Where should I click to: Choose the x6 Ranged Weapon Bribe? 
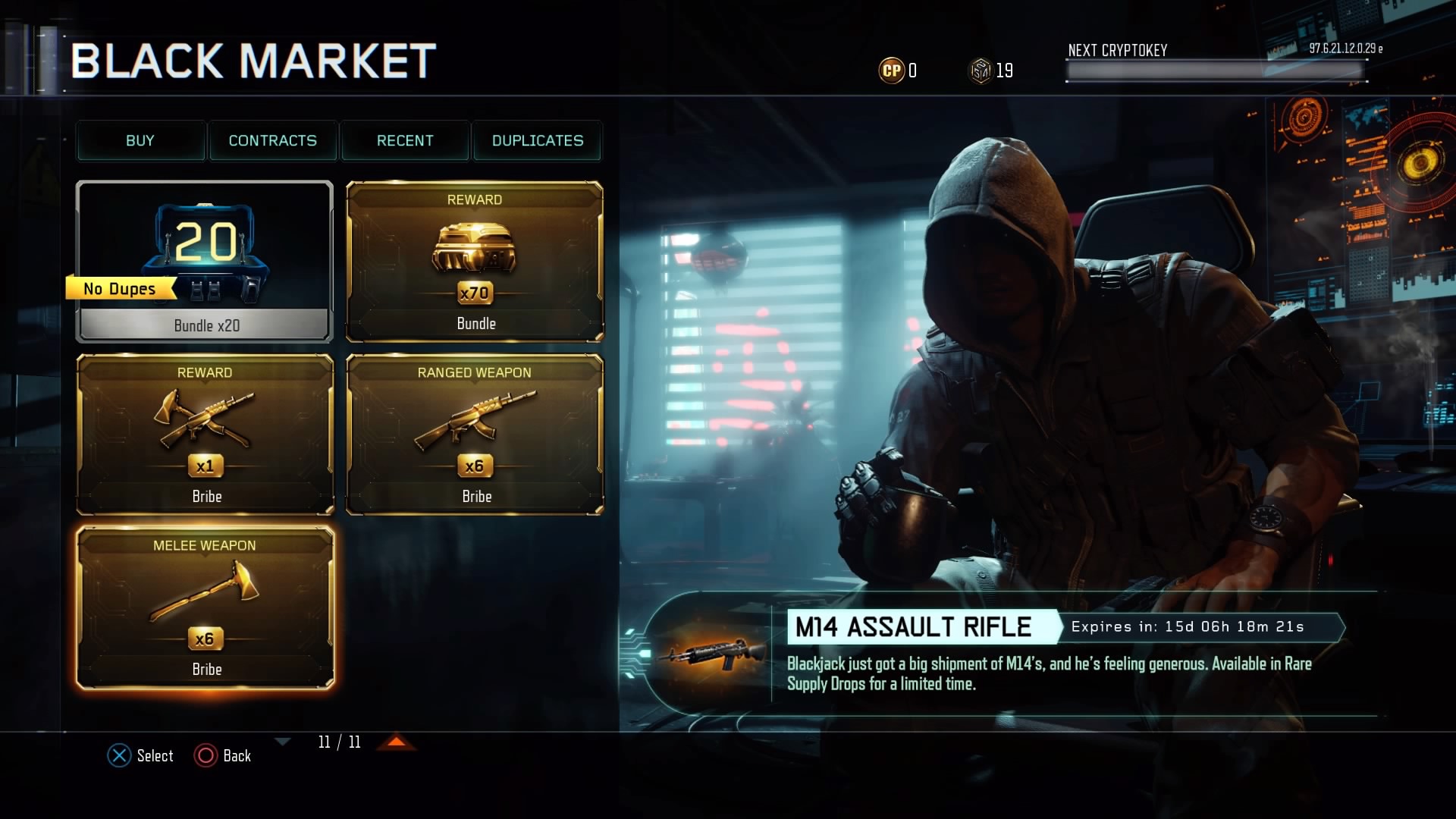(x=475, y=435)
